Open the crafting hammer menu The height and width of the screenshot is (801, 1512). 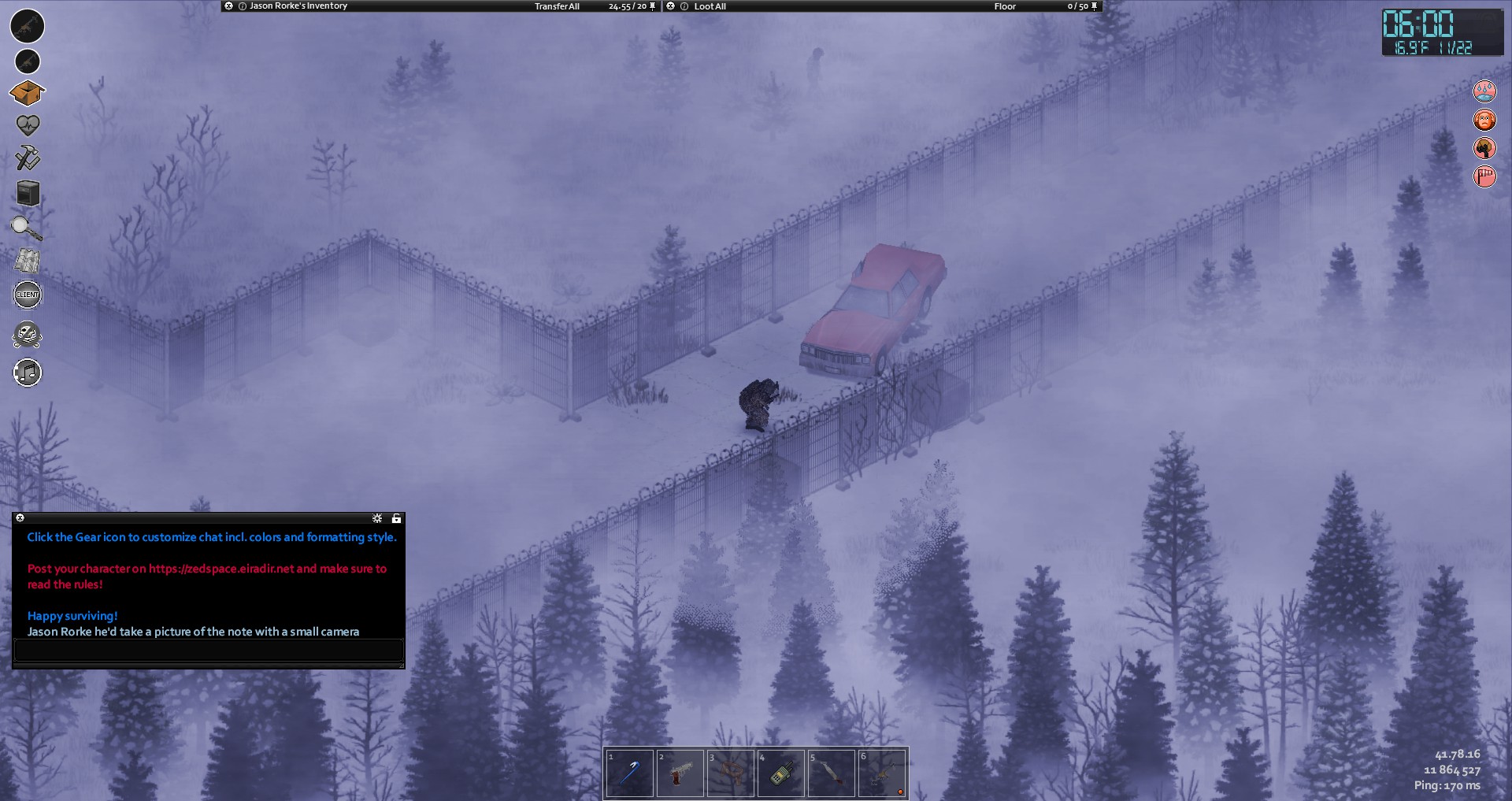point(28,158)
